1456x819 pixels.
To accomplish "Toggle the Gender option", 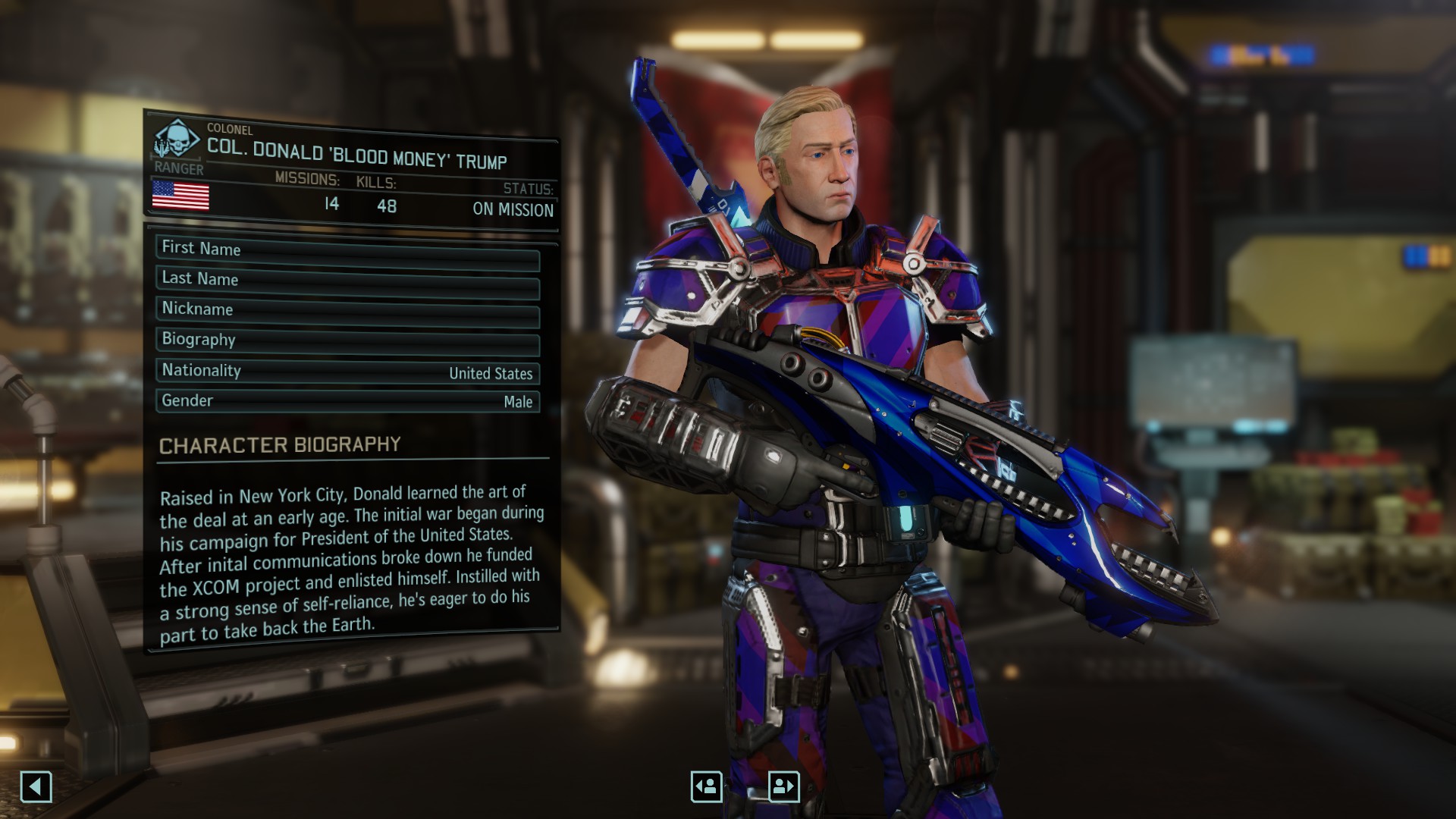I will point(347,401).
